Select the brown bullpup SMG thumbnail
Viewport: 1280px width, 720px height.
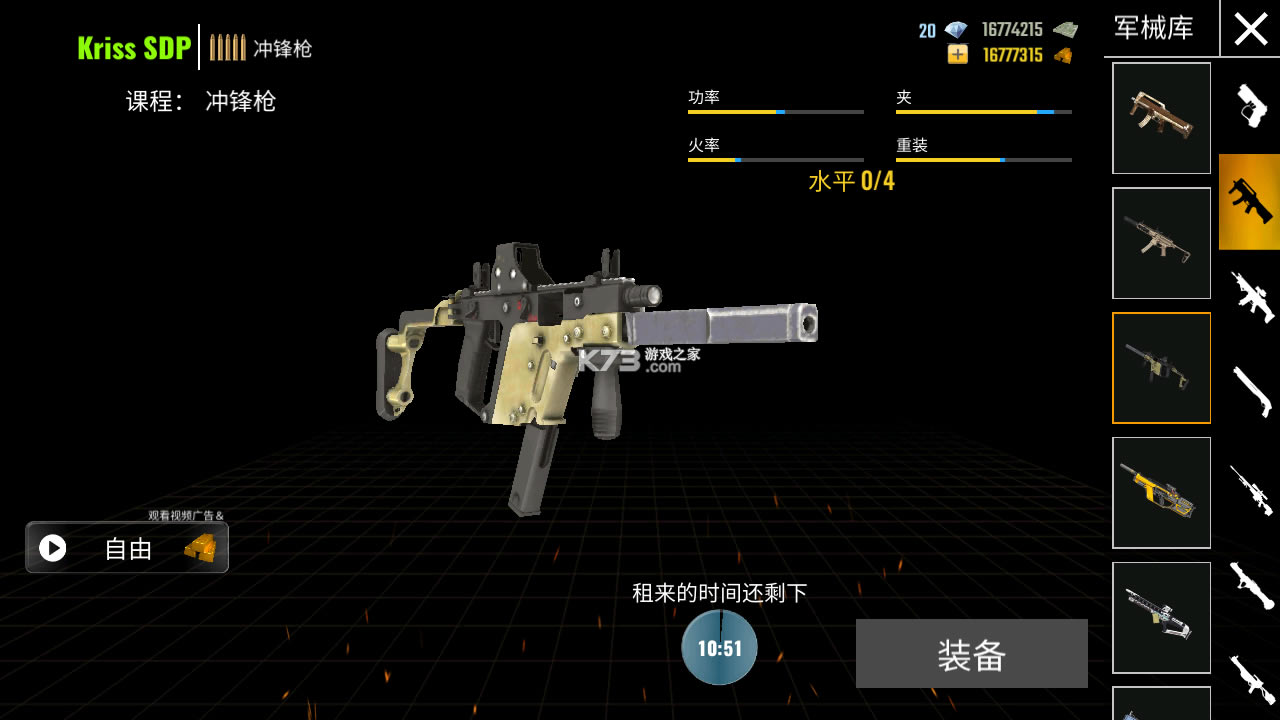1161,118
